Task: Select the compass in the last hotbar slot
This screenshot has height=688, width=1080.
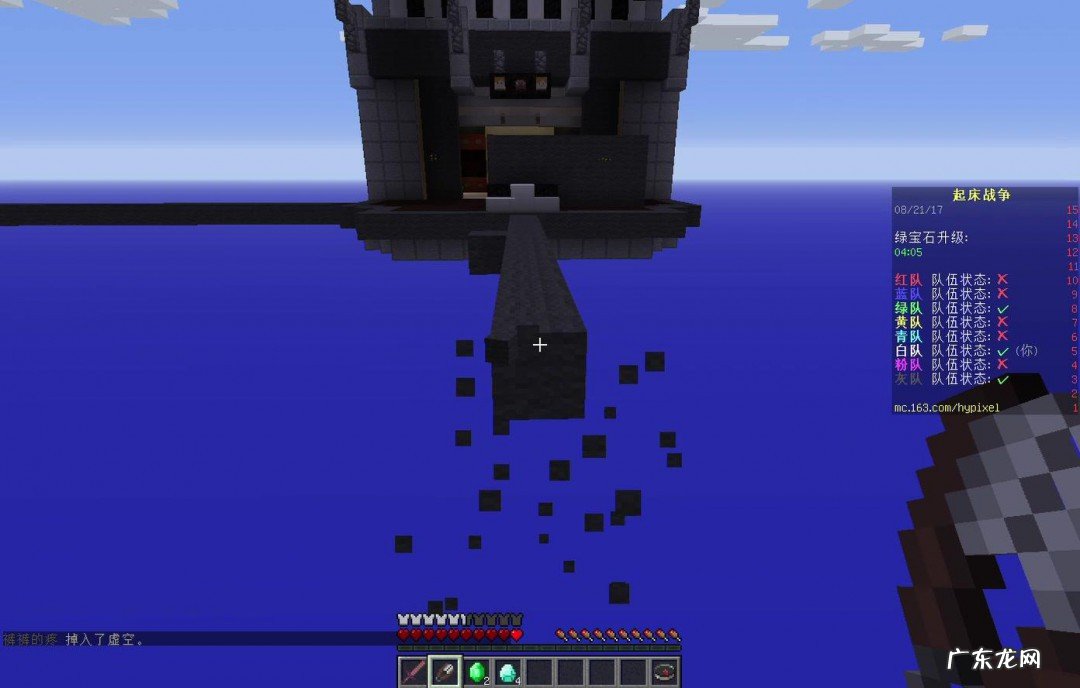Action: point(665,672)
